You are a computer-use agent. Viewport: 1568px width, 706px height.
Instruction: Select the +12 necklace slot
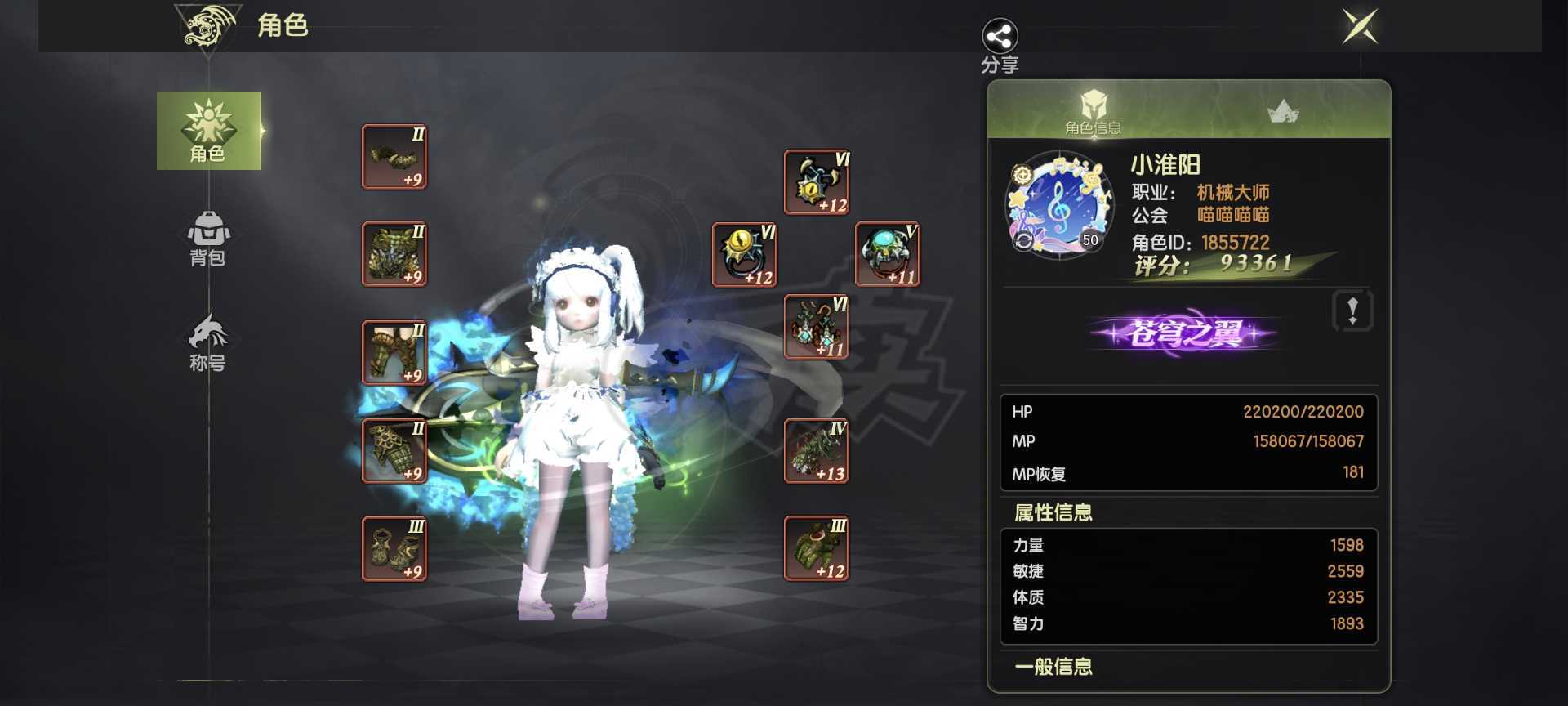pyautogui.click(x=817, y=182)
